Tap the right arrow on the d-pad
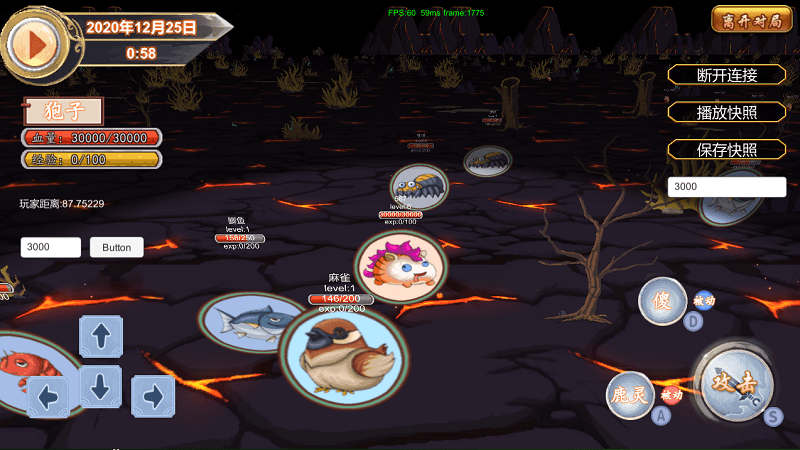 click(153, 396)
